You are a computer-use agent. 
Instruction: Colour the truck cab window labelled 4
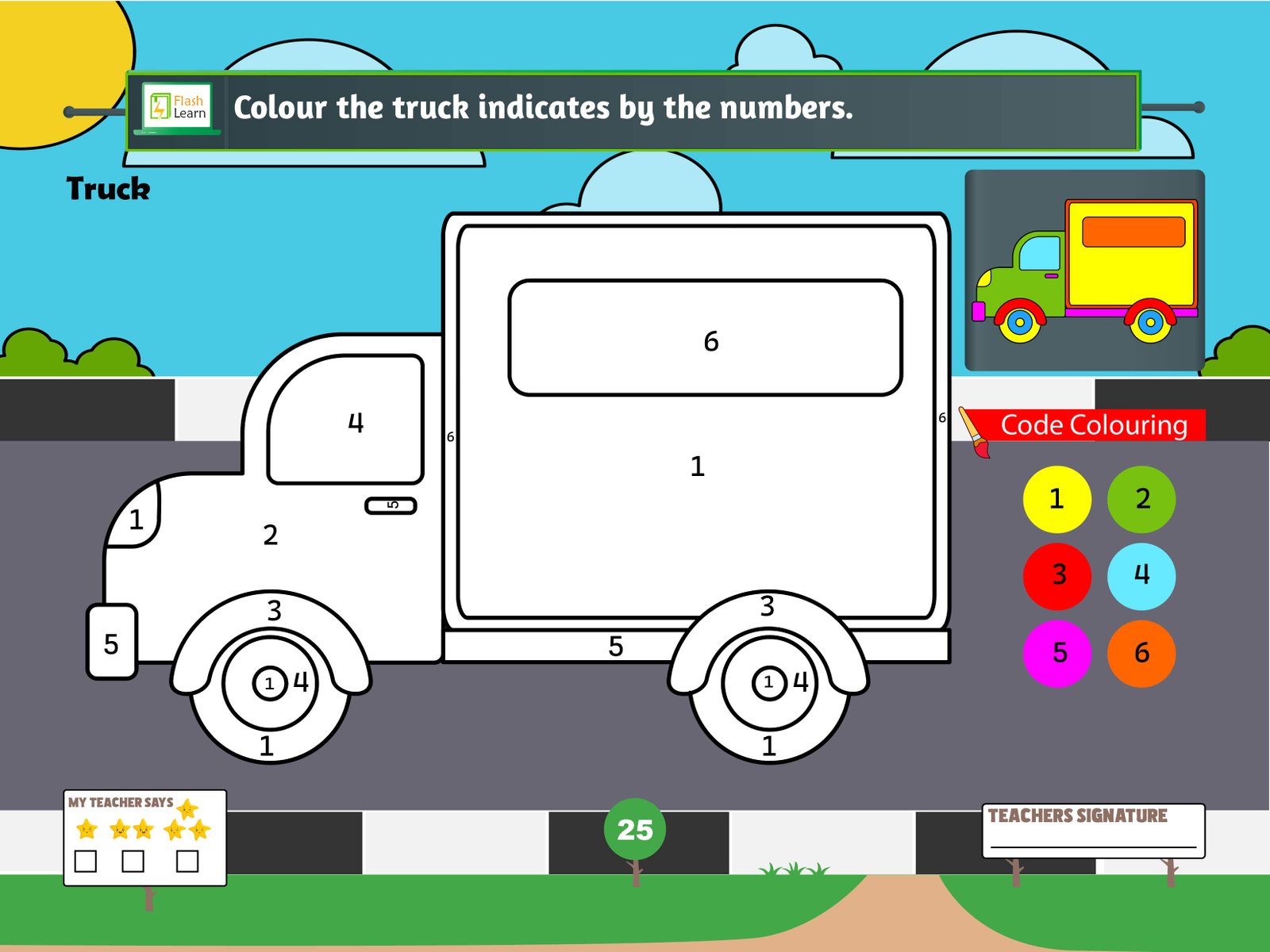coord(345,420)
